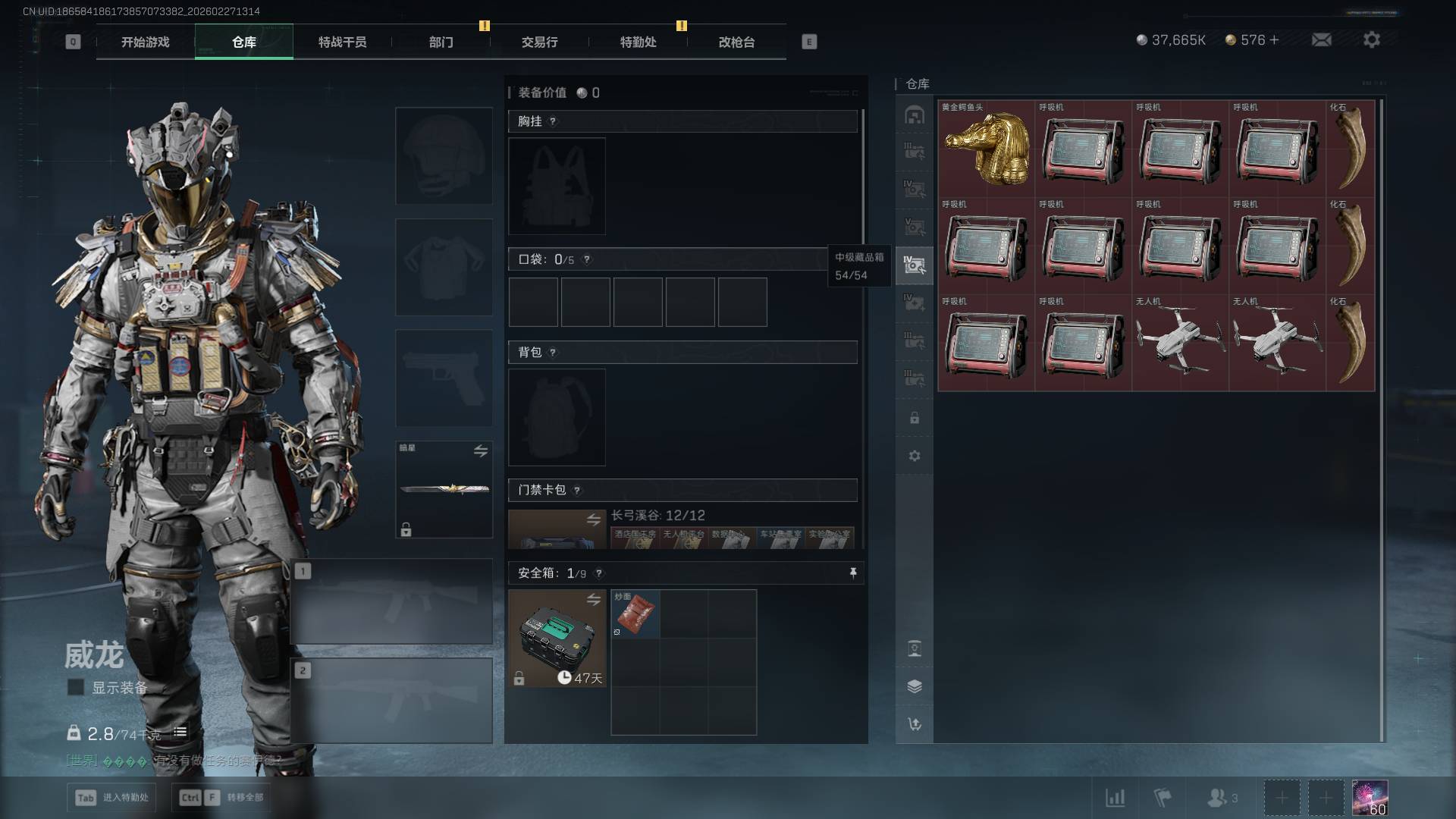Switch to the 特战干员 tab
The width and height of the screenshot is (1456, 819).
[342, 42]
